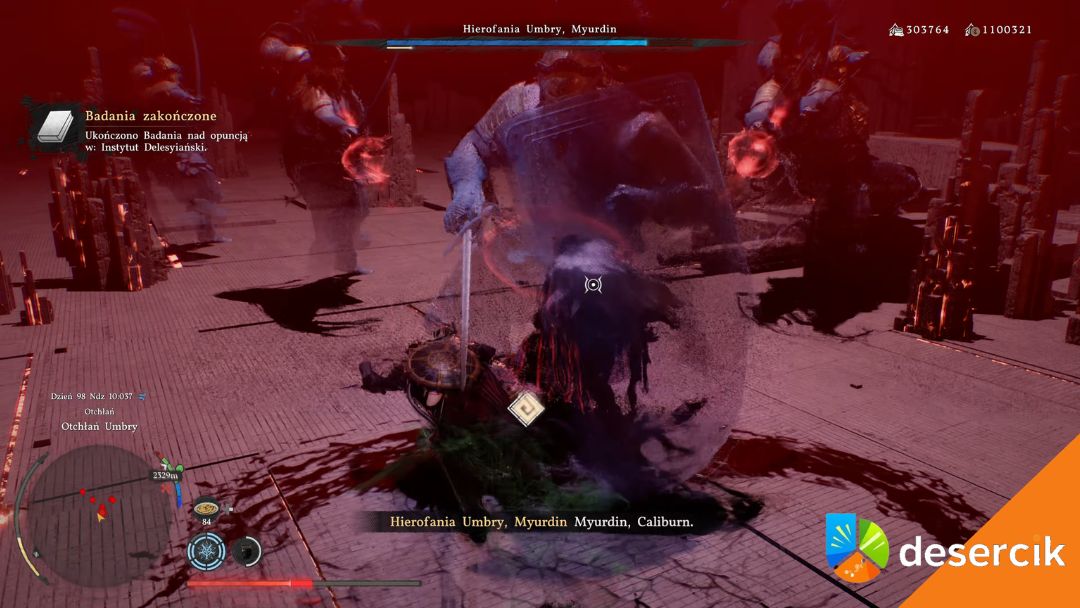Screen dimensions: 1080x608
Task: Open the Badania zakończone notification book icon
Action: click(x=52, y=127)
